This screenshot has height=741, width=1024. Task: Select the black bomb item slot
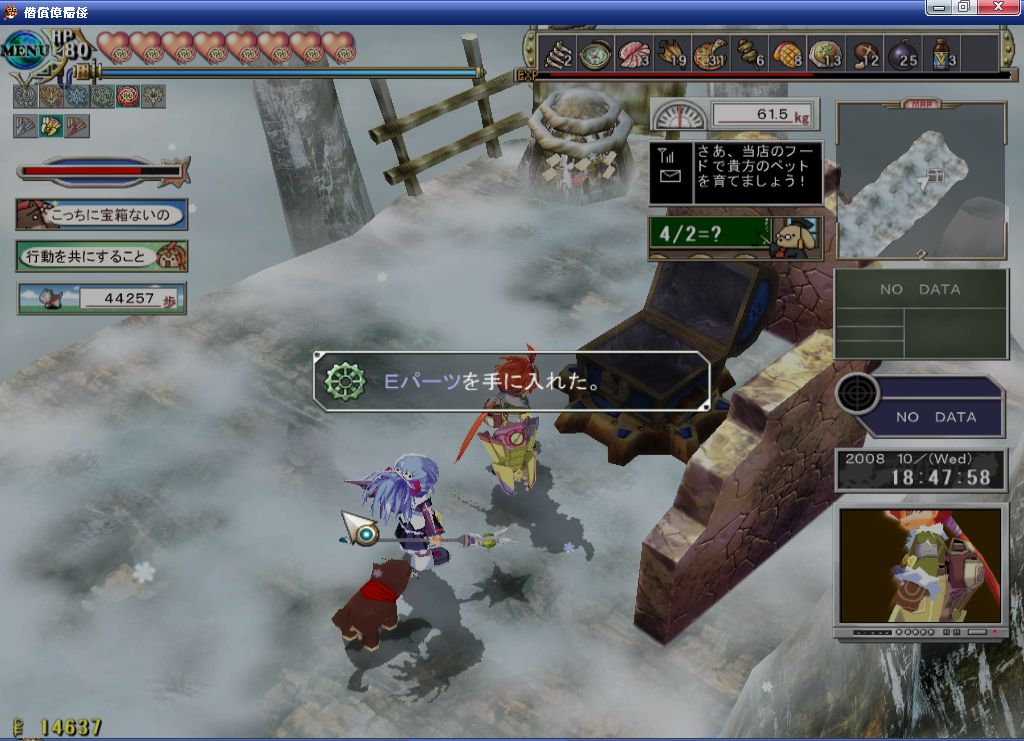[904, 53]
